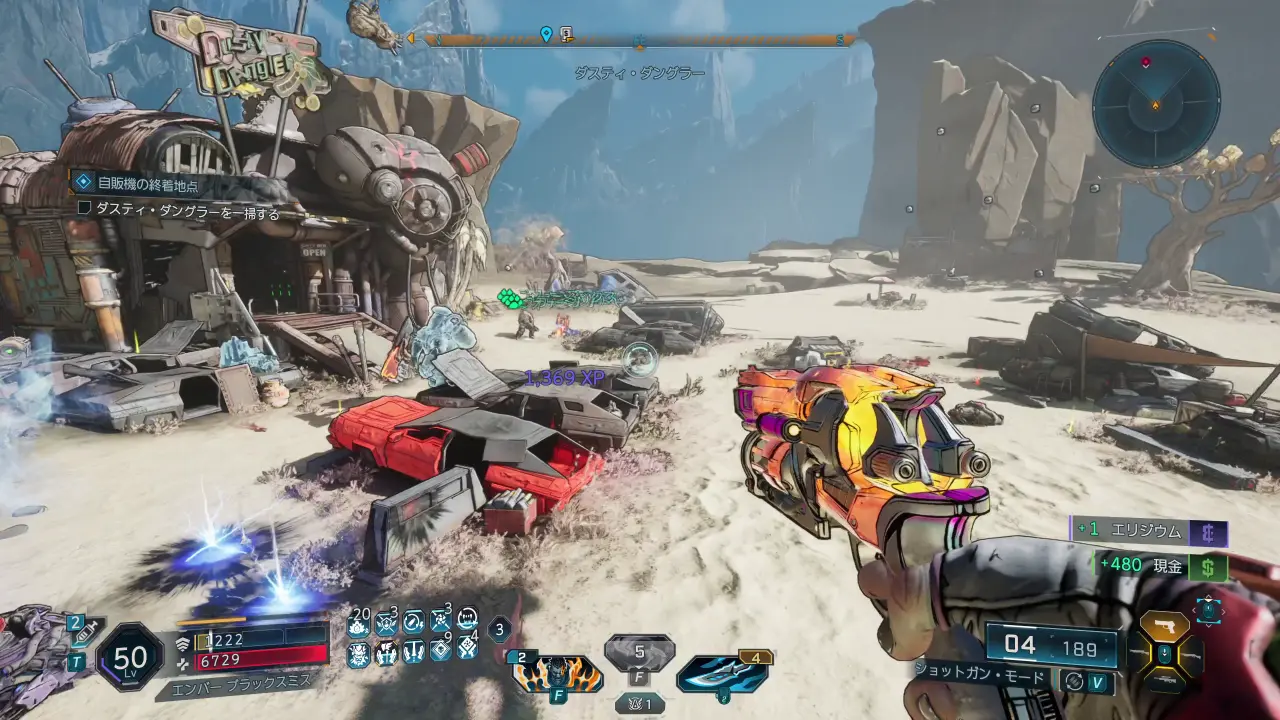Image resolution: width=1280 pixels, height=720 pixels.
Task: Select the hexagonal badge showing 3
Action: click(501, 630)
